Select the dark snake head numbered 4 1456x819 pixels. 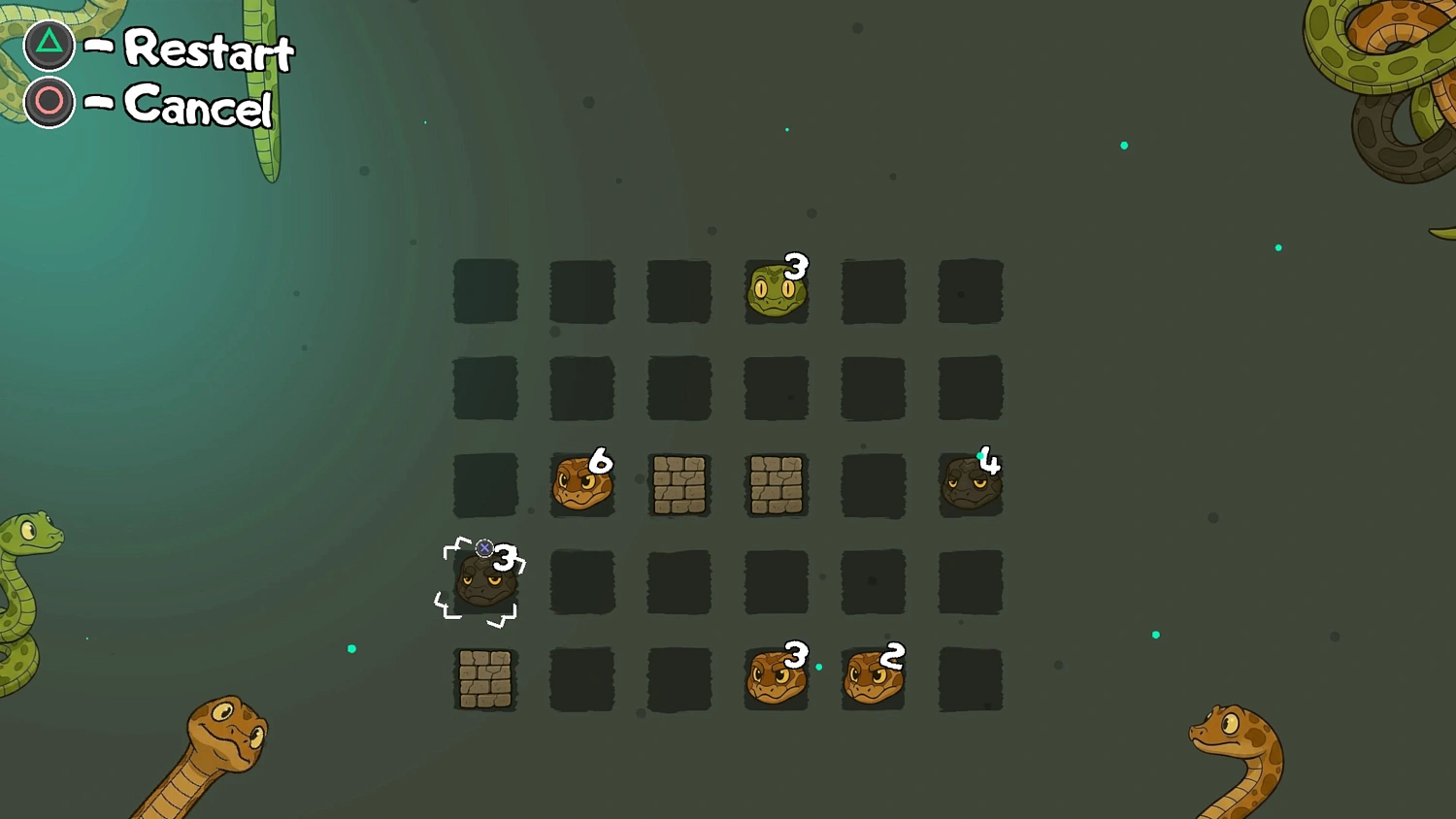971,485
